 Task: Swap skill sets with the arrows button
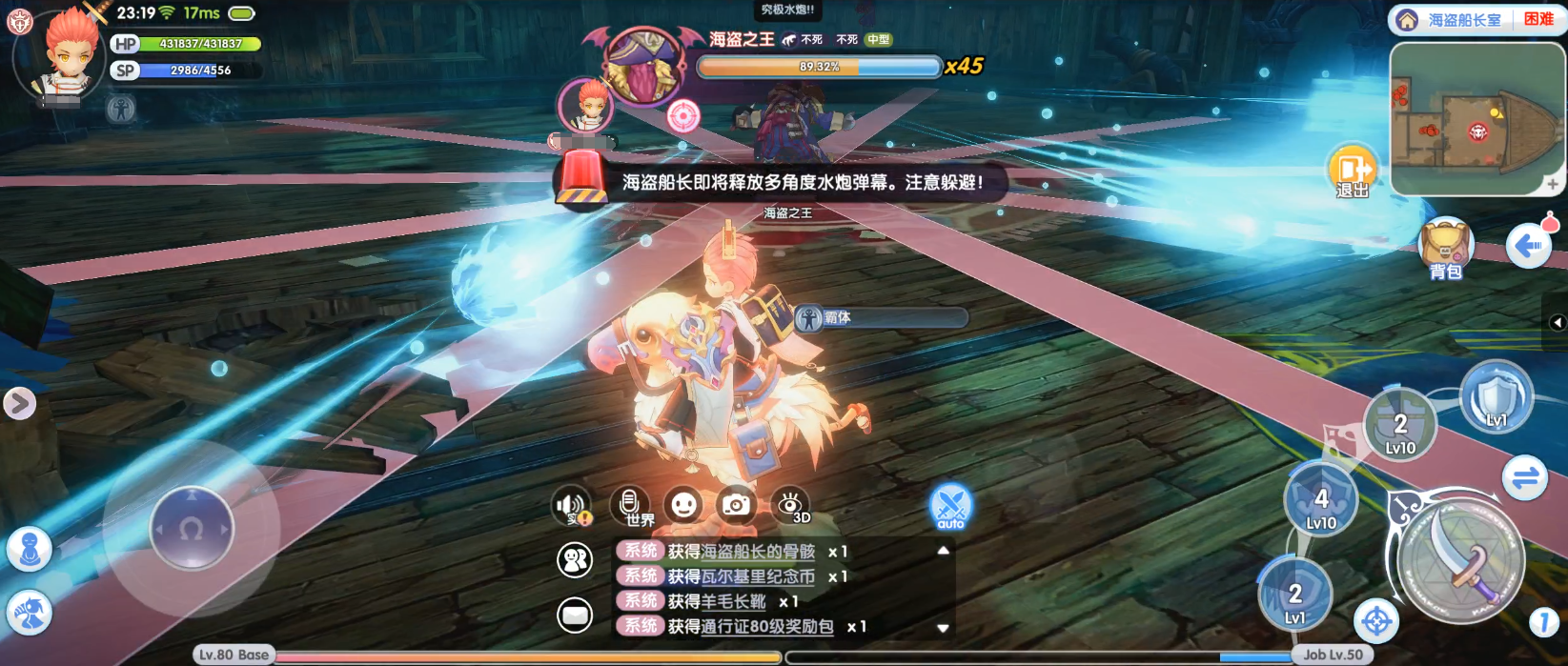(x=1525, y=477)
